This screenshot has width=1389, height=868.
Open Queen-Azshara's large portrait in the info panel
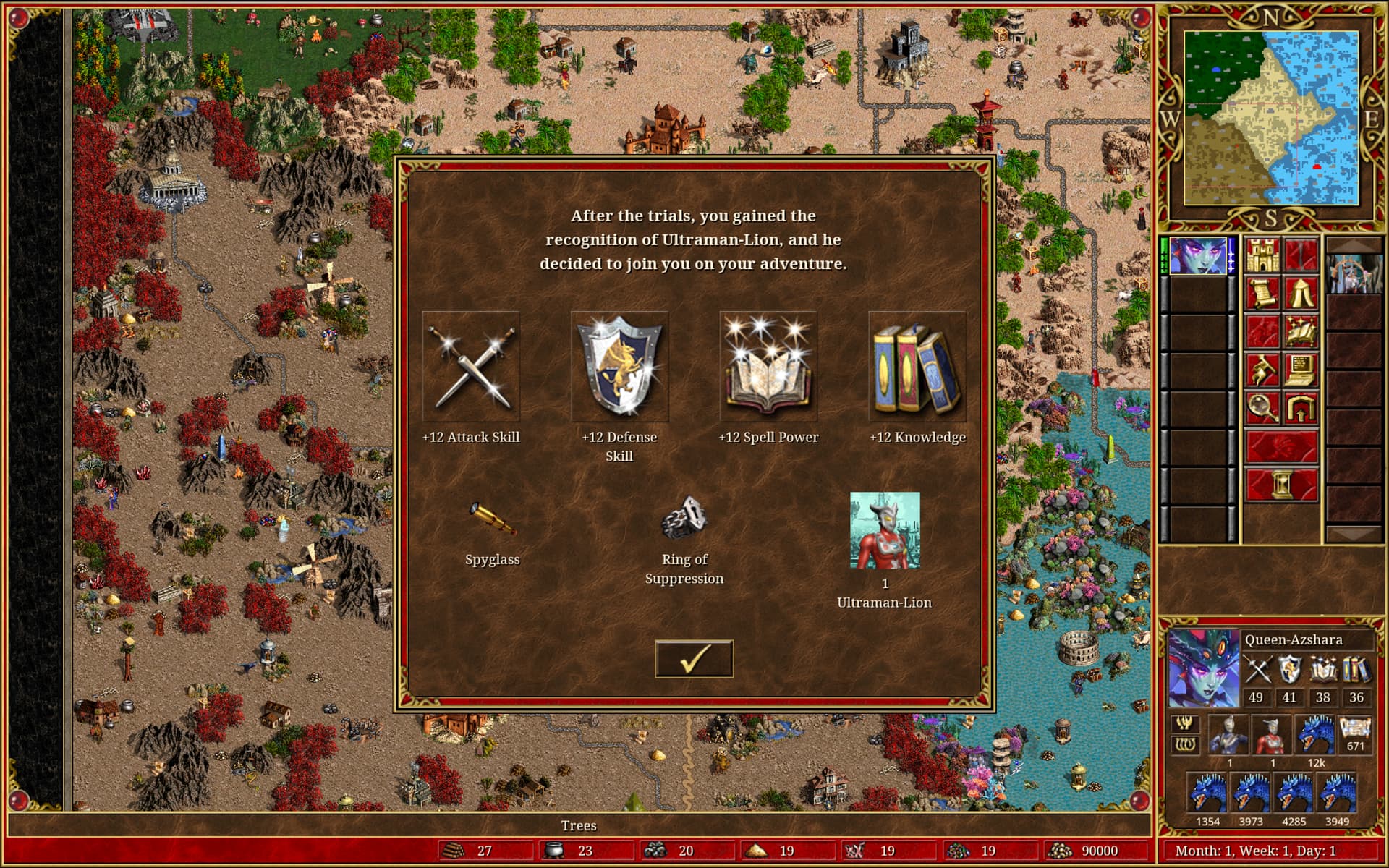1203,668
